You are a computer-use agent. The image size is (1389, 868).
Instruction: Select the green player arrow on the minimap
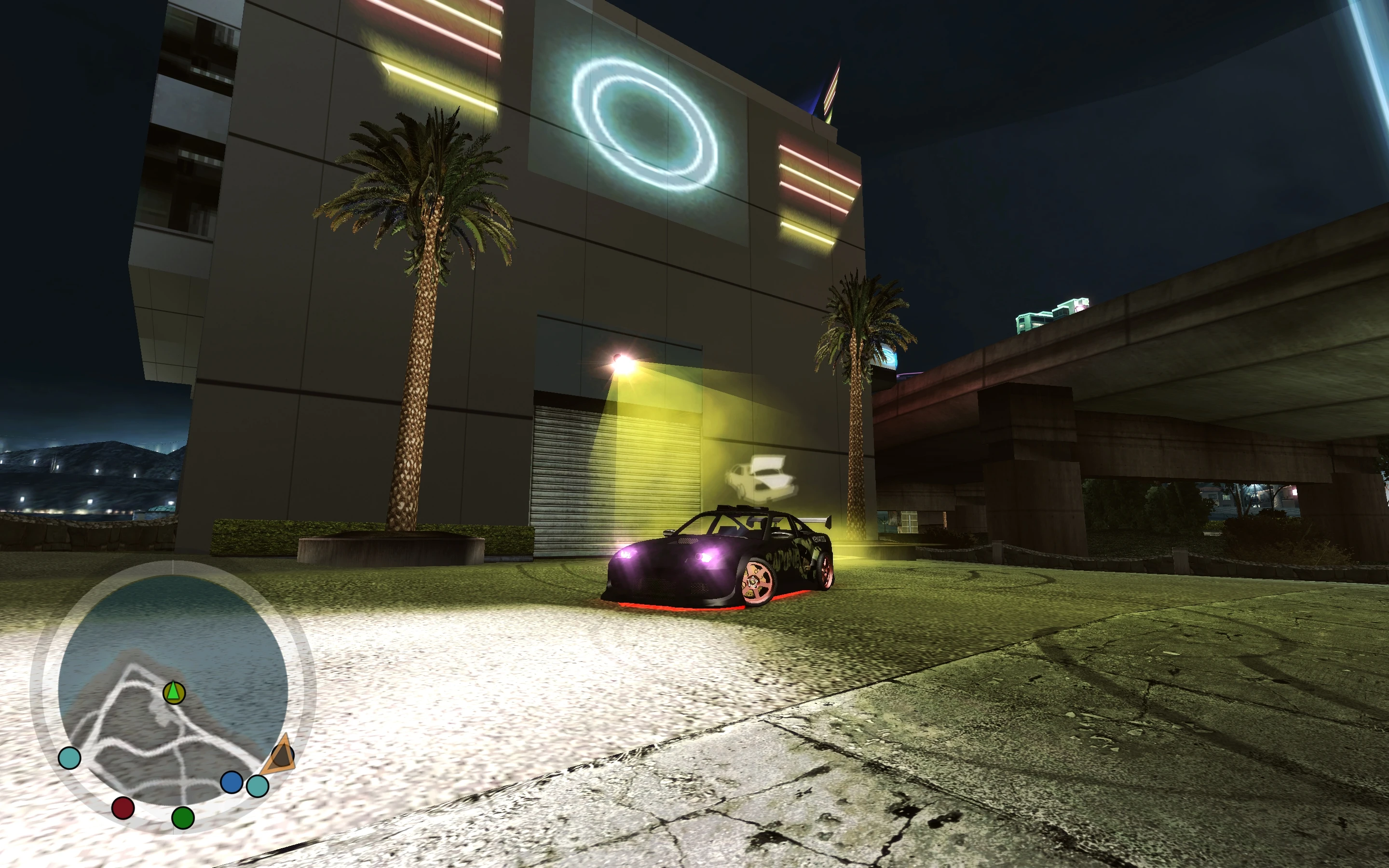coord(173,692)
